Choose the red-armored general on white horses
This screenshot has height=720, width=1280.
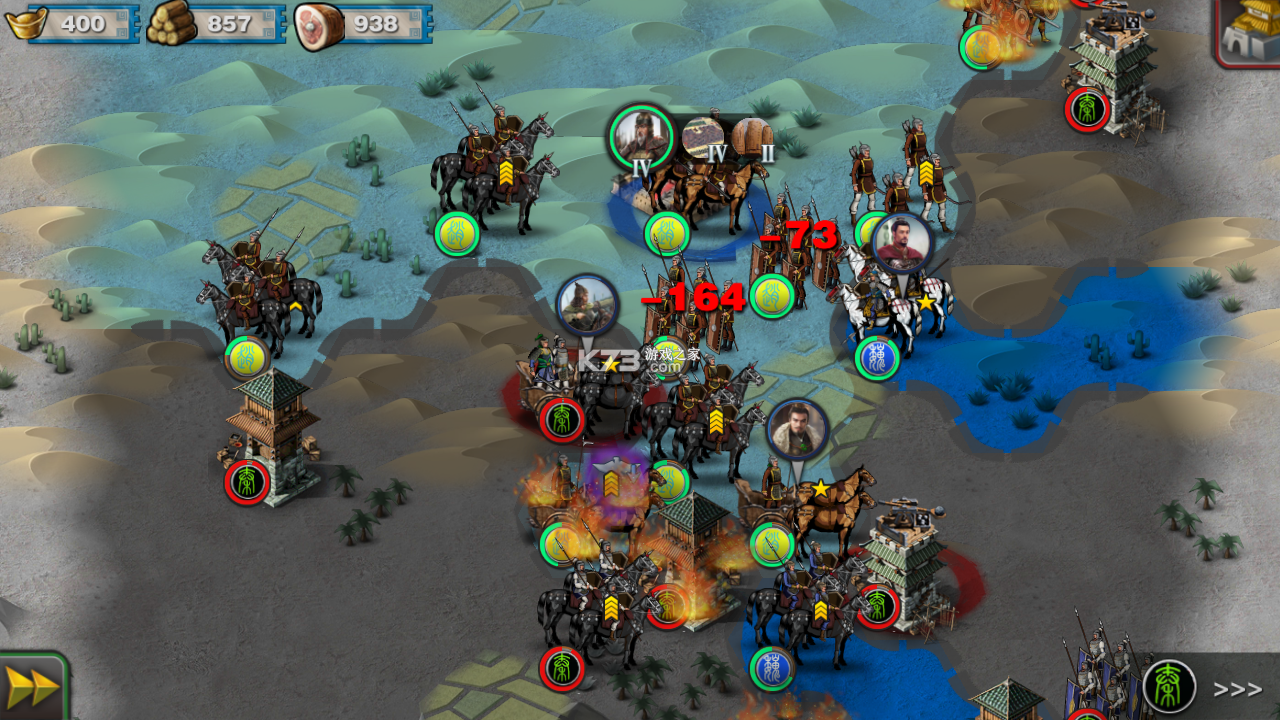[x=902, y=243]
